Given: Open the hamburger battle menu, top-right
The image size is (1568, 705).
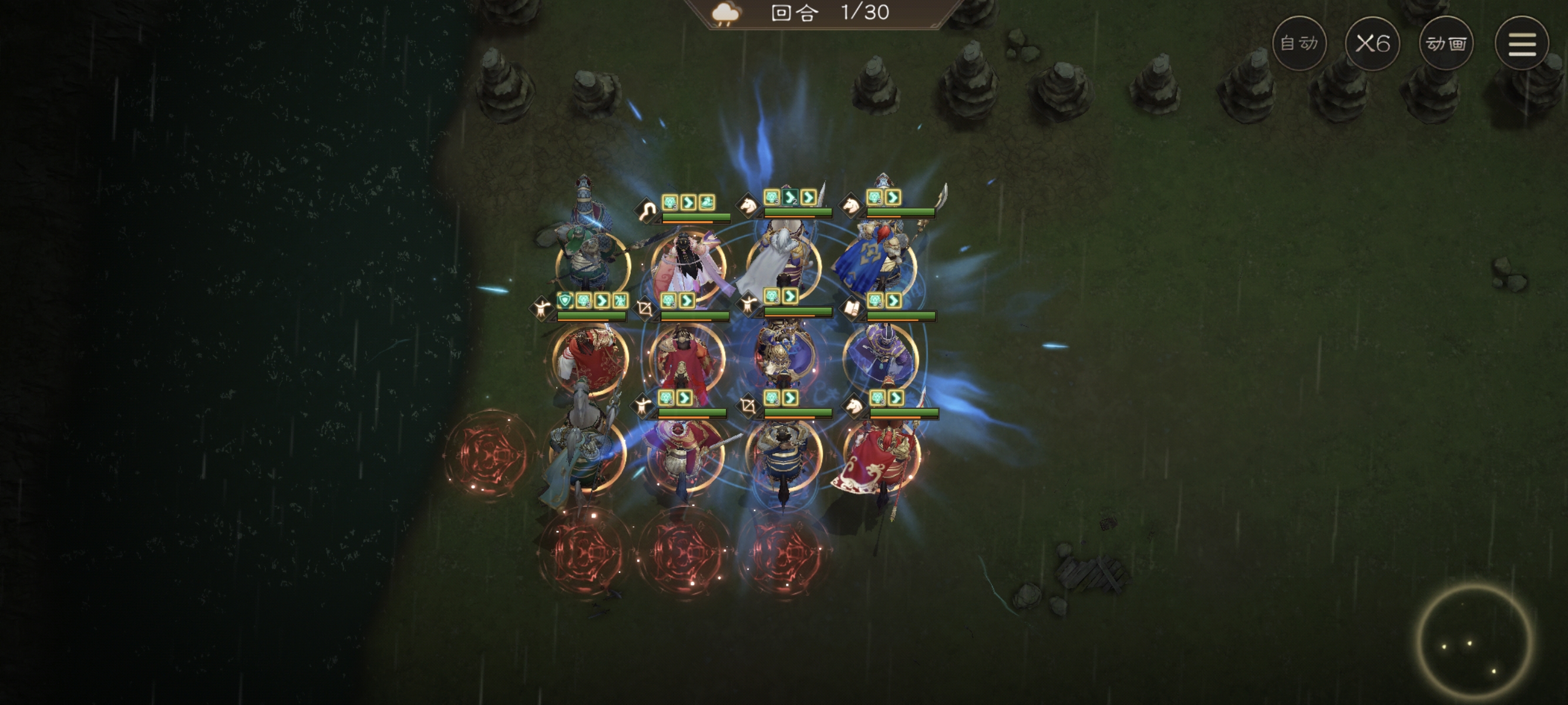Looking at the screenshot, I should pos(1522,43).
